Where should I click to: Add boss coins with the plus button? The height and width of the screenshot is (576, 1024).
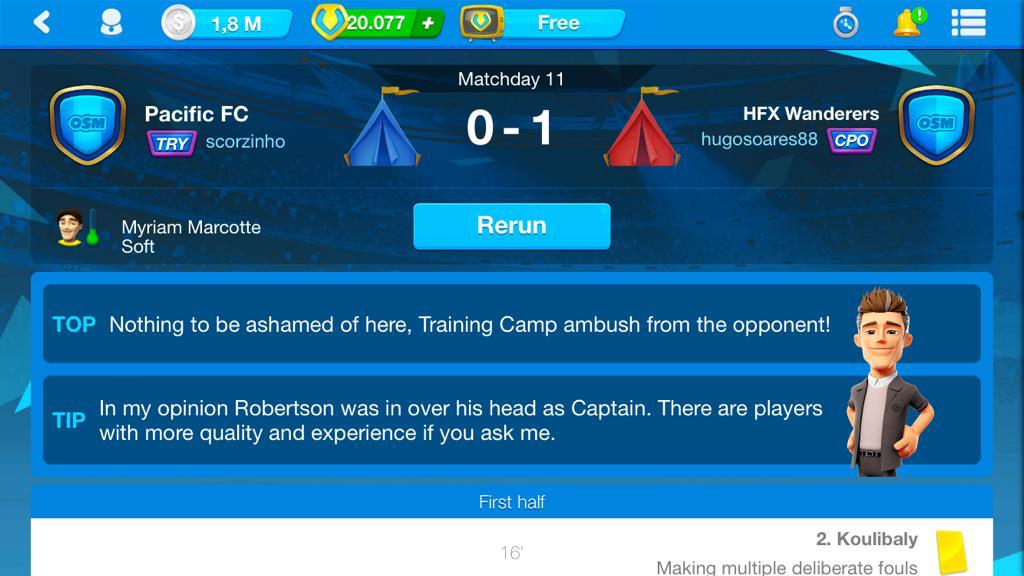(428, 23)
